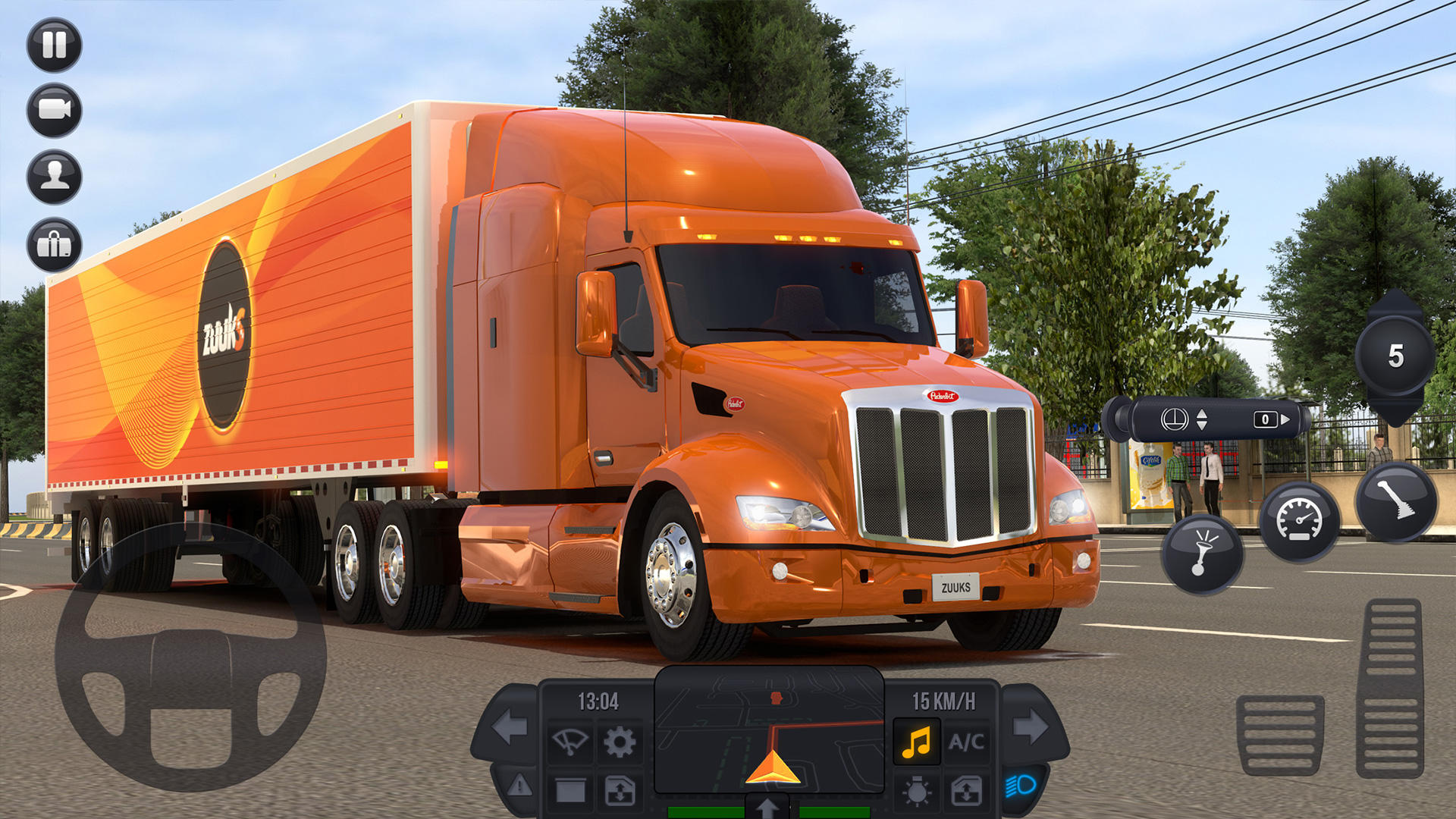This screenshot has width=1456, height=819.
Task: Enable hazard lights via the warning triangle
Action: (x=519, y=784)
